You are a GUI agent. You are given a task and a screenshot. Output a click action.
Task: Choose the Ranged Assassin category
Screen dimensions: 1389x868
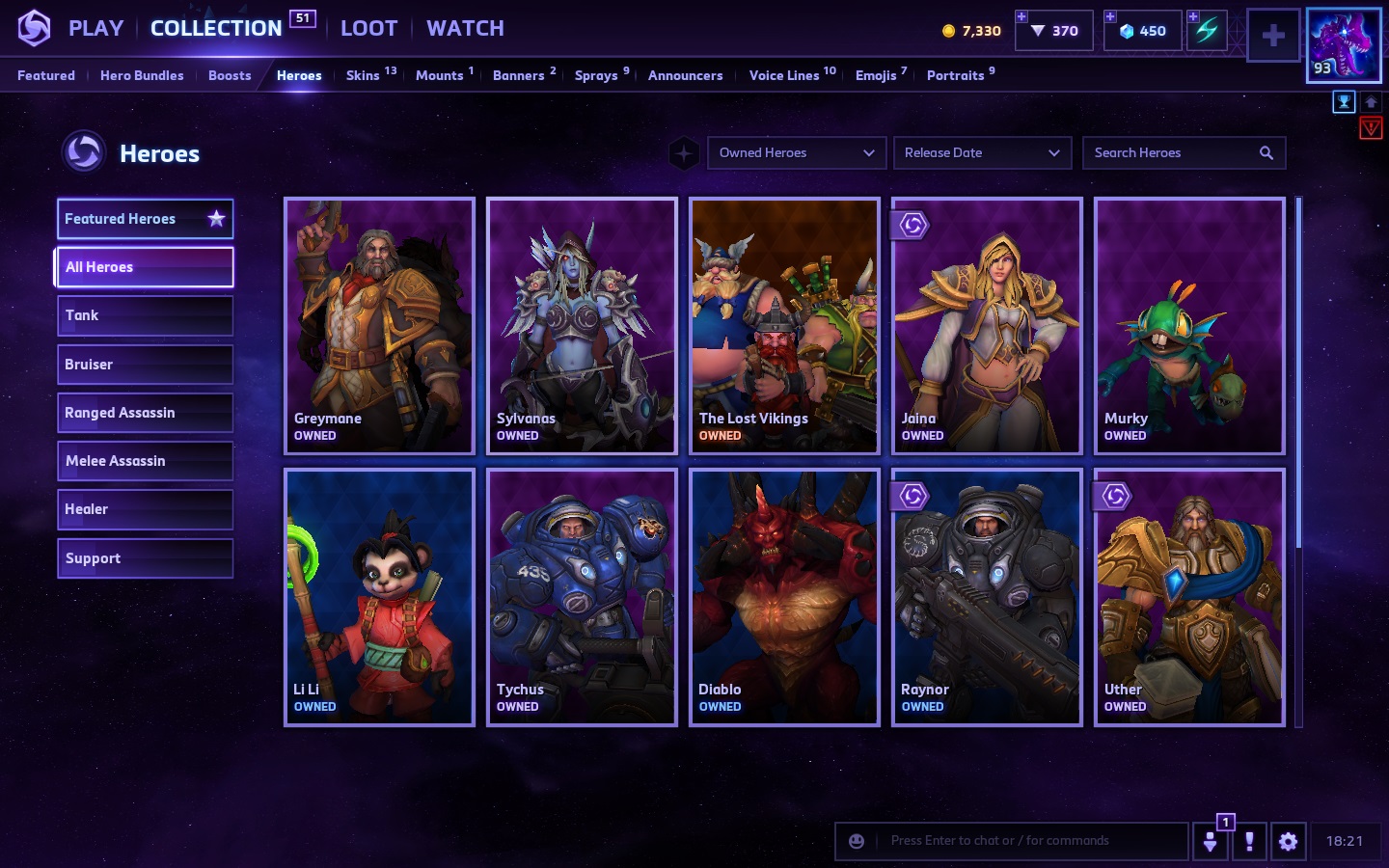145,413
